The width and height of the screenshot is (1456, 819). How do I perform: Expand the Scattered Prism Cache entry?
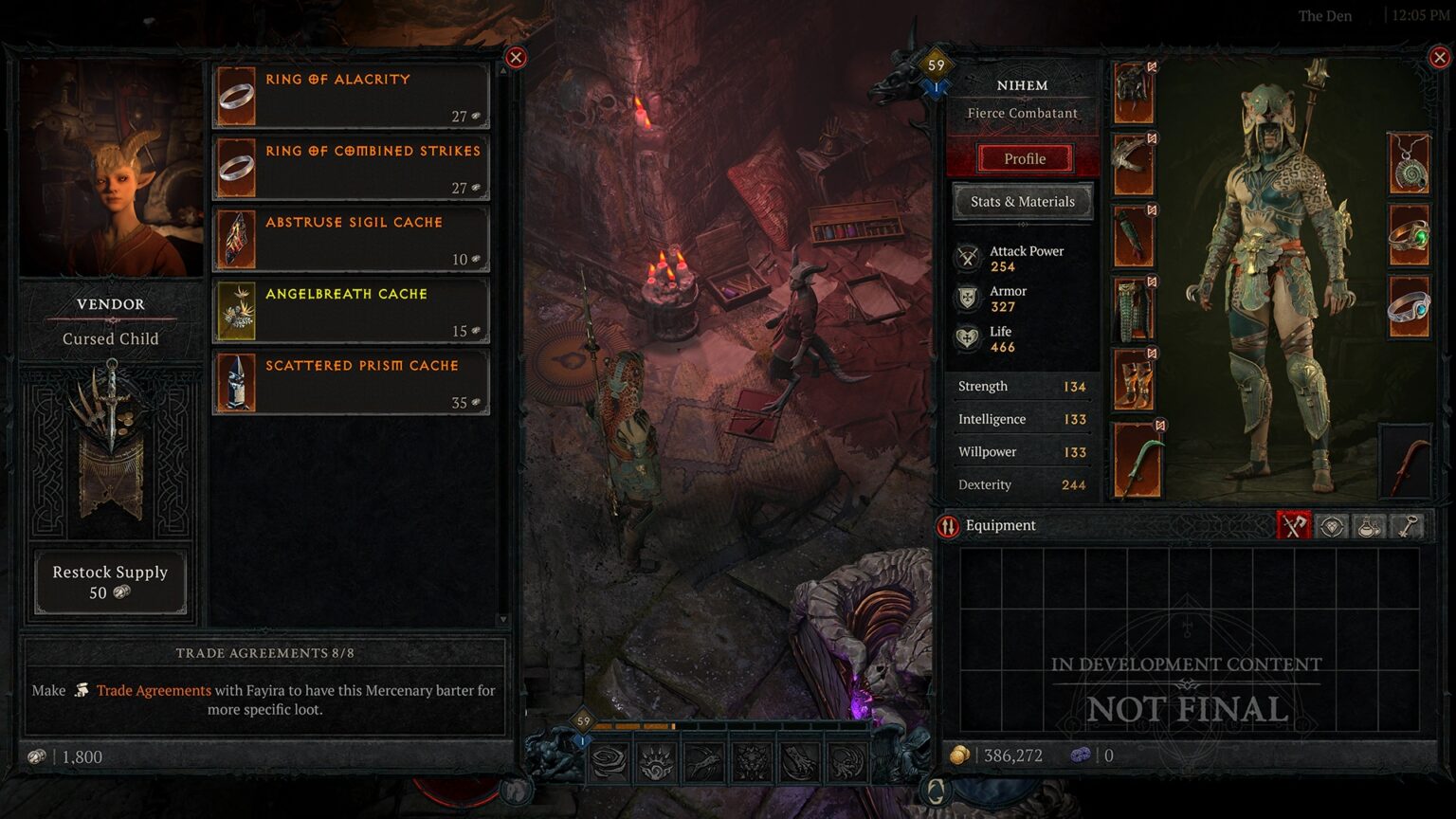click(x=350, y=380)
